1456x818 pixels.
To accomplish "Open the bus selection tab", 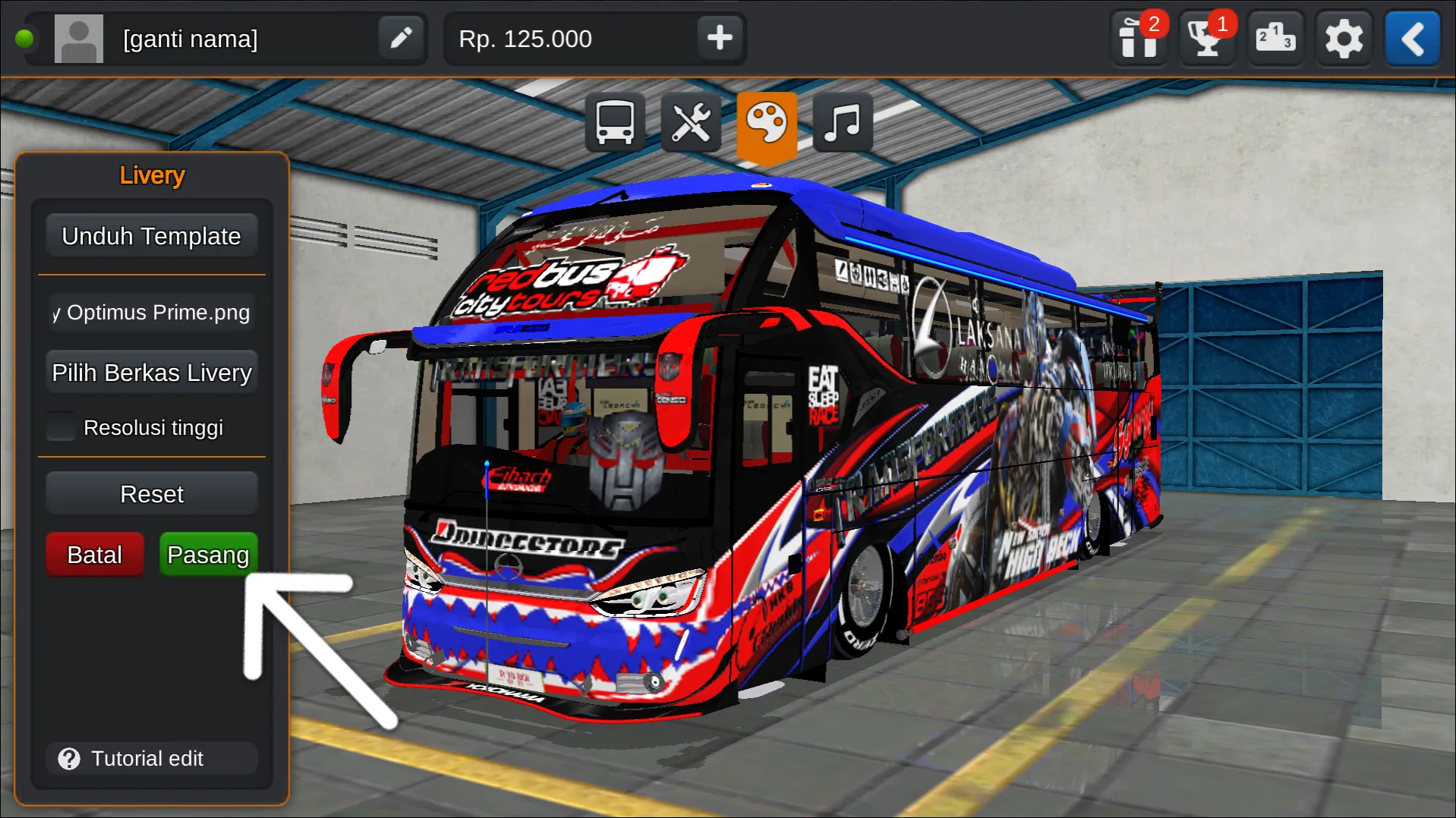I will [x=614, y=122].
